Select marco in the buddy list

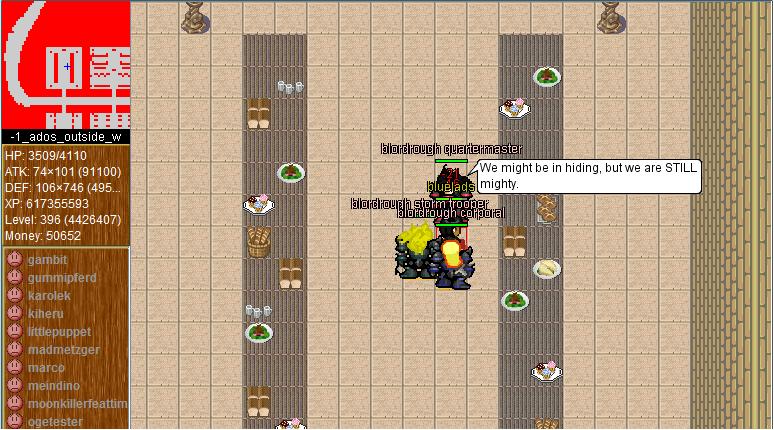46,368
